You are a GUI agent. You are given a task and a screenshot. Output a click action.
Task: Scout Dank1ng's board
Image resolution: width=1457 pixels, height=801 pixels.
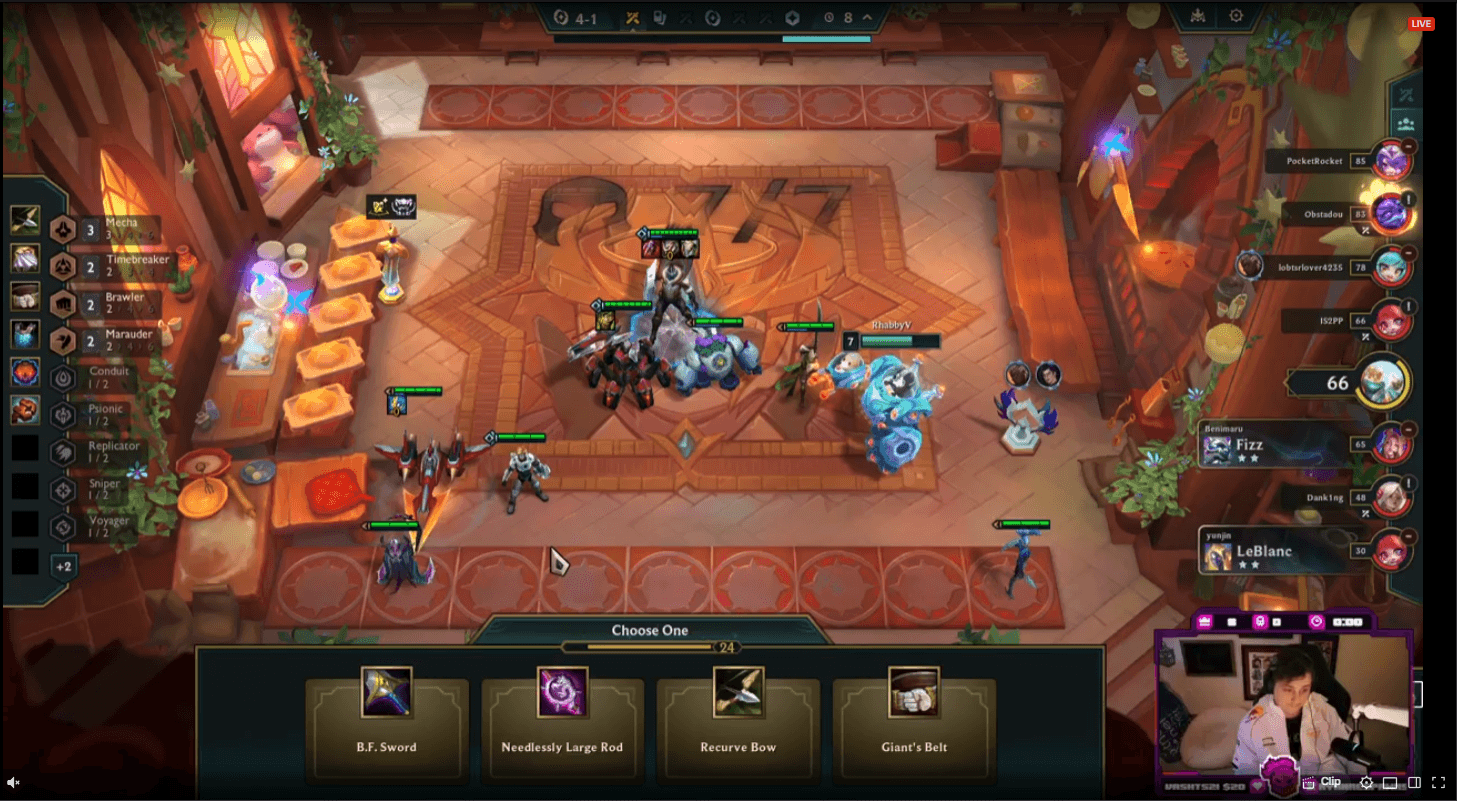point(1390,496)
